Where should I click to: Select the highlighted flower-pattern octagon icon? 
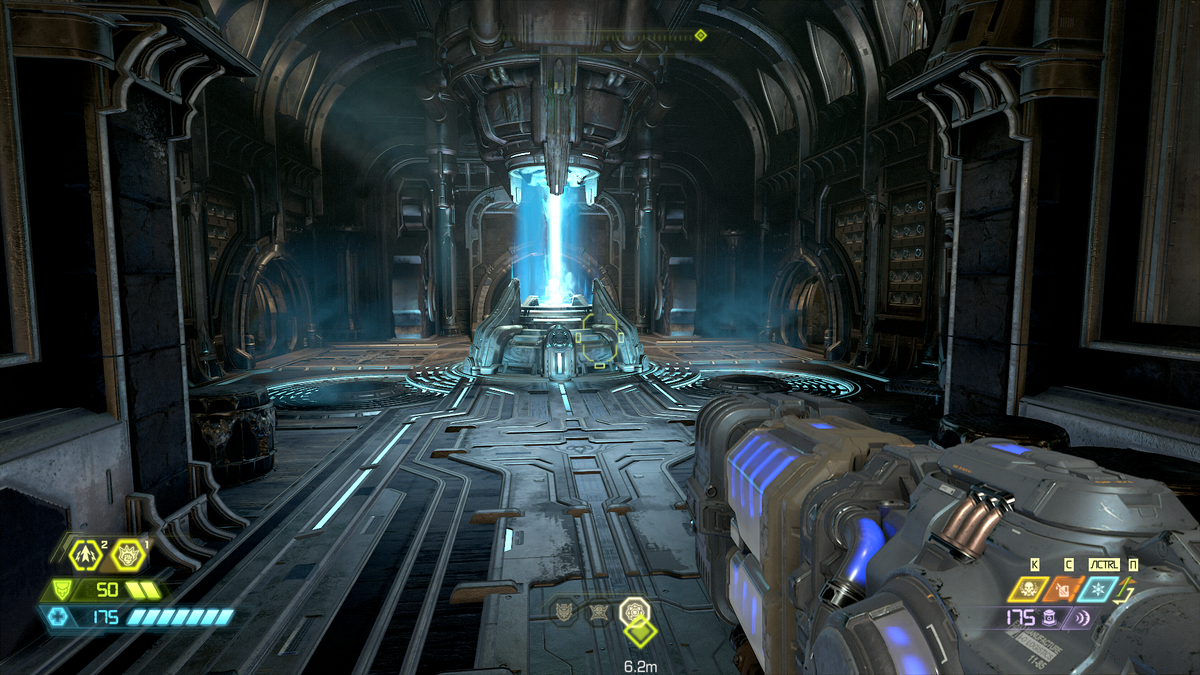click(633, 608)
